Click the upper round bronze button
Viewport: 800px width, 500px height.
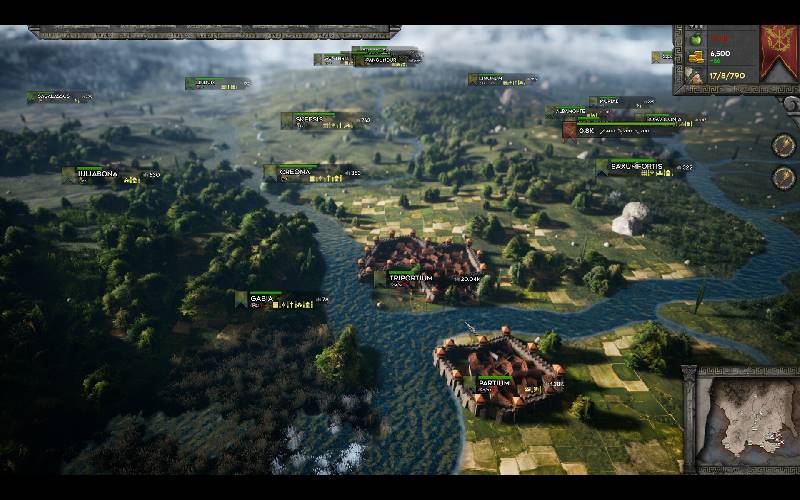pos(784,144)
